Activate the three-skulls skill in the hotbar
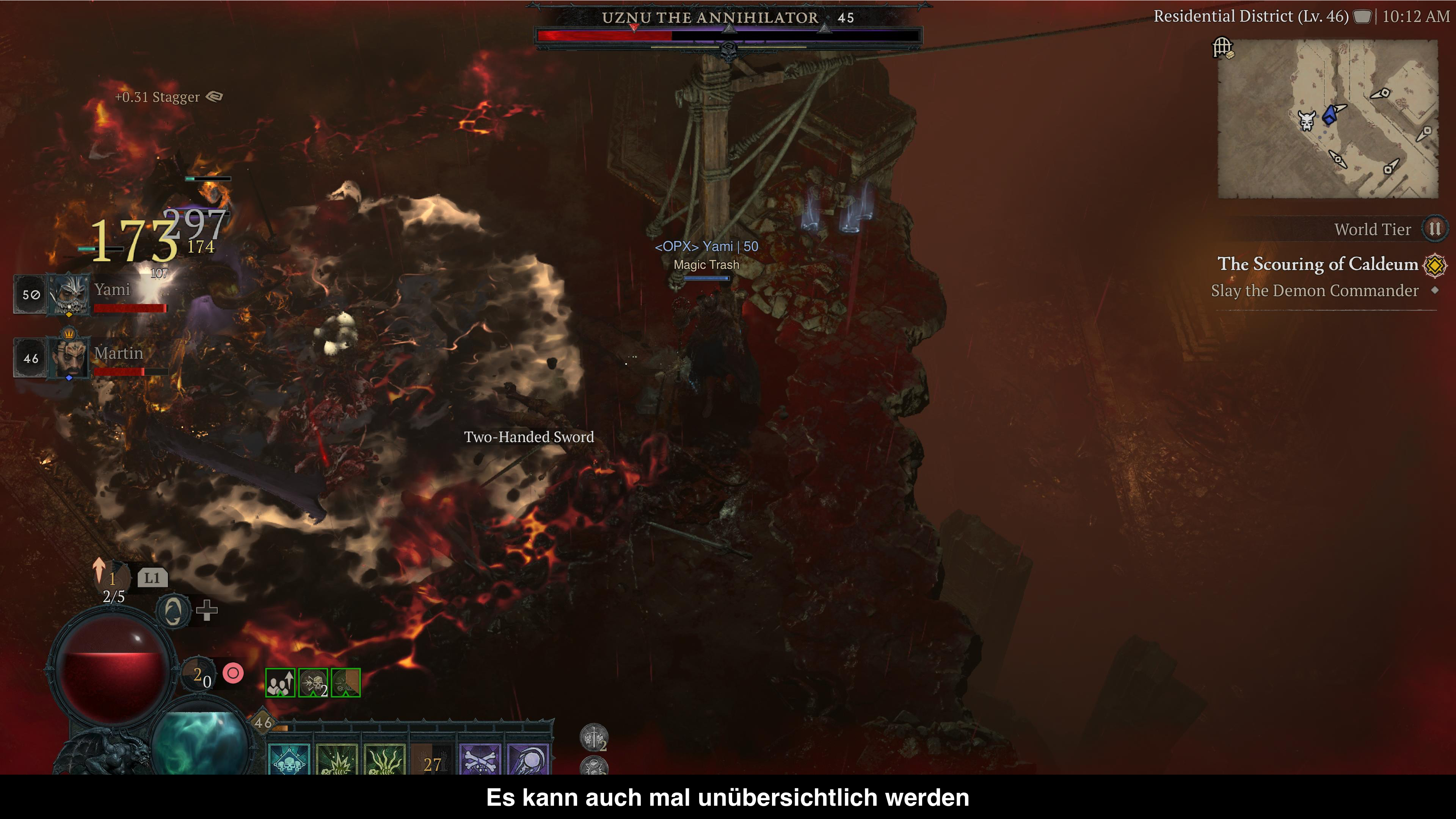The height and width of the screenshot is (819, 1456). [x=289, y=759]
